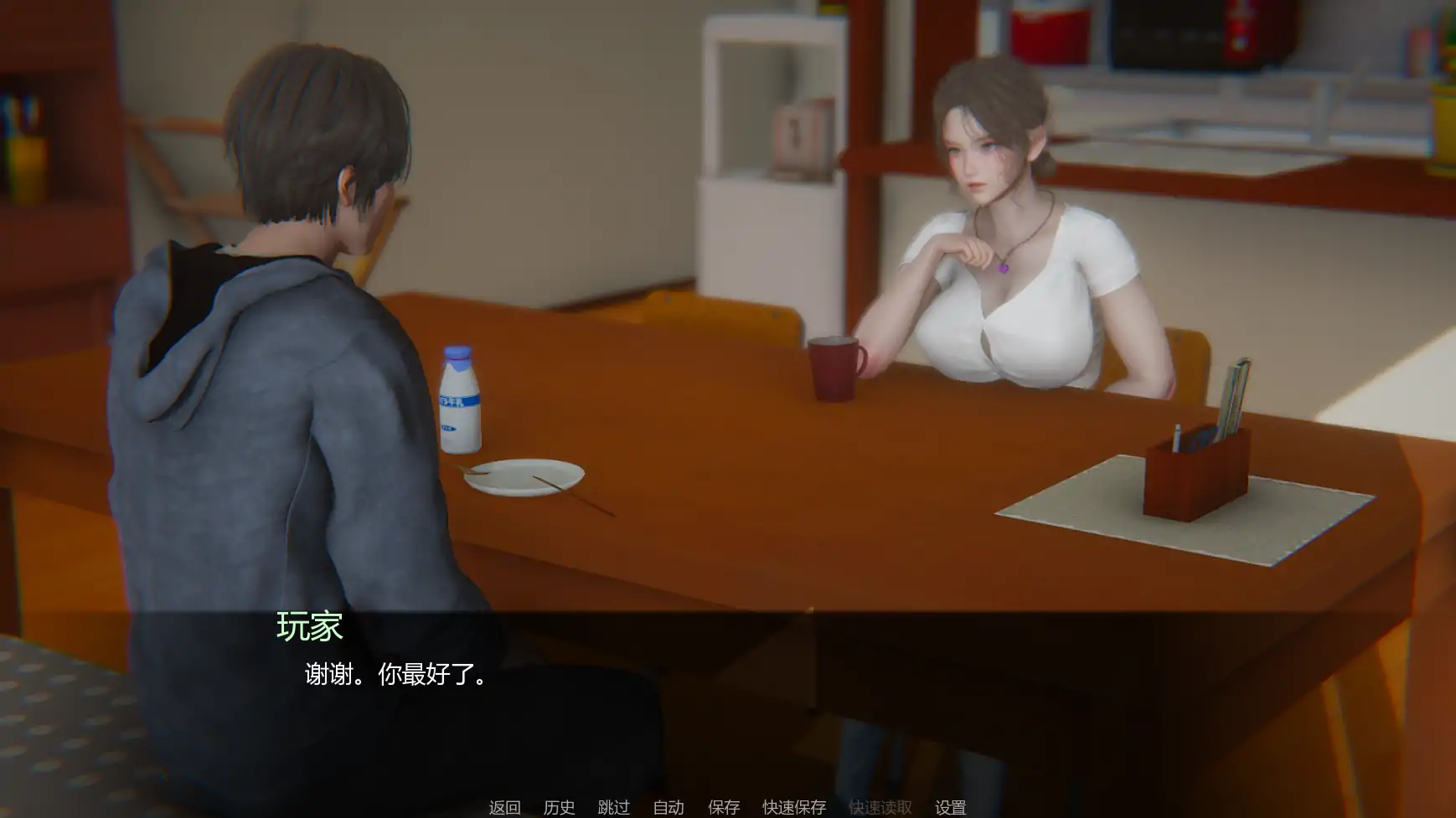Click the red coffee mug
The image size is (1456, 818).
click(x=835, y=370)
